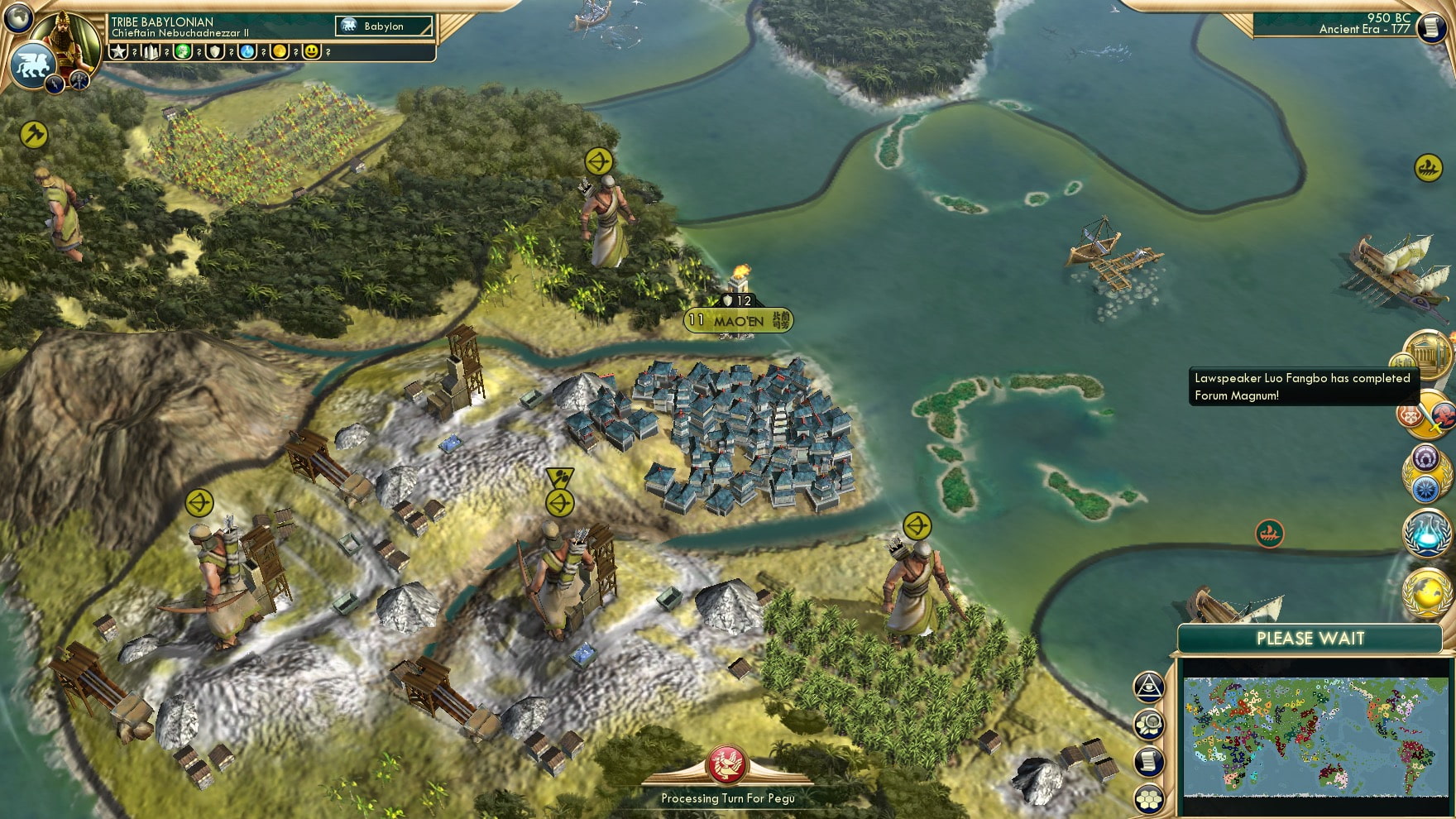1456x819 pixels.
Task: Open the notification log scroll near minimap
Action: click(1149, 759)
